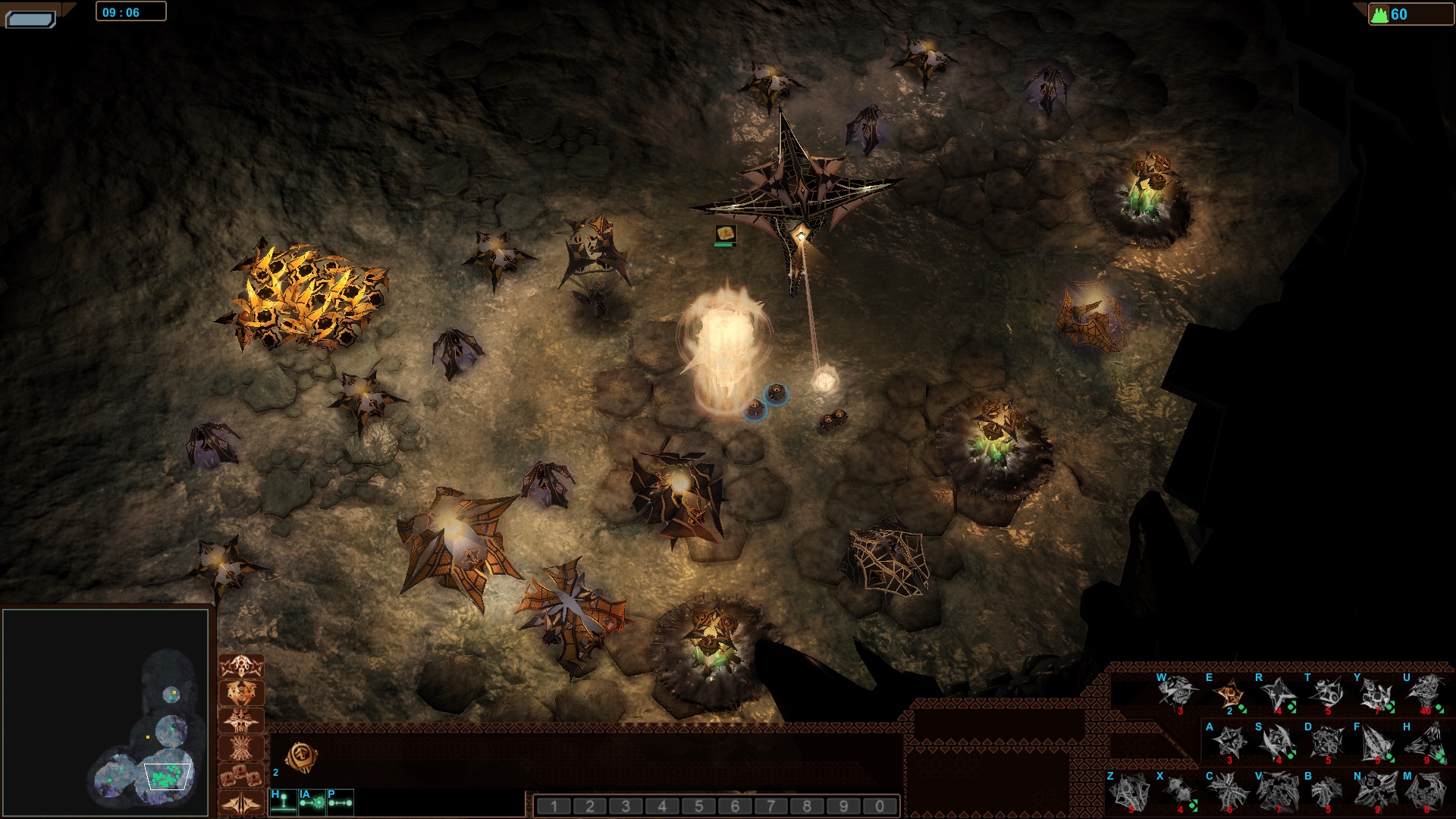
Task: Select control group 0
Action: coord(879,806)
